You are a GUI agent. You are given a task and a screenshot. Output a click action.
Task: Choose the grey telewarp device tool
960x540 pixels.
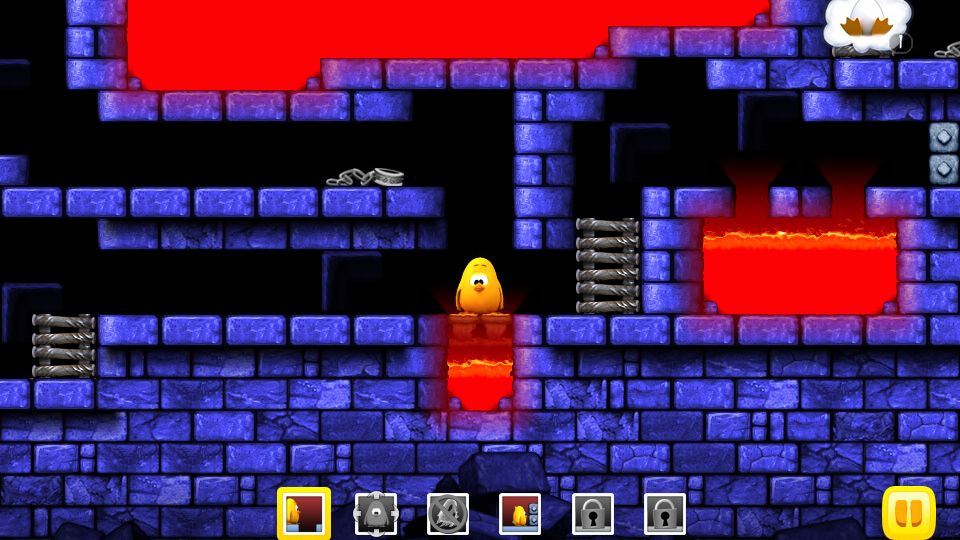376,513
